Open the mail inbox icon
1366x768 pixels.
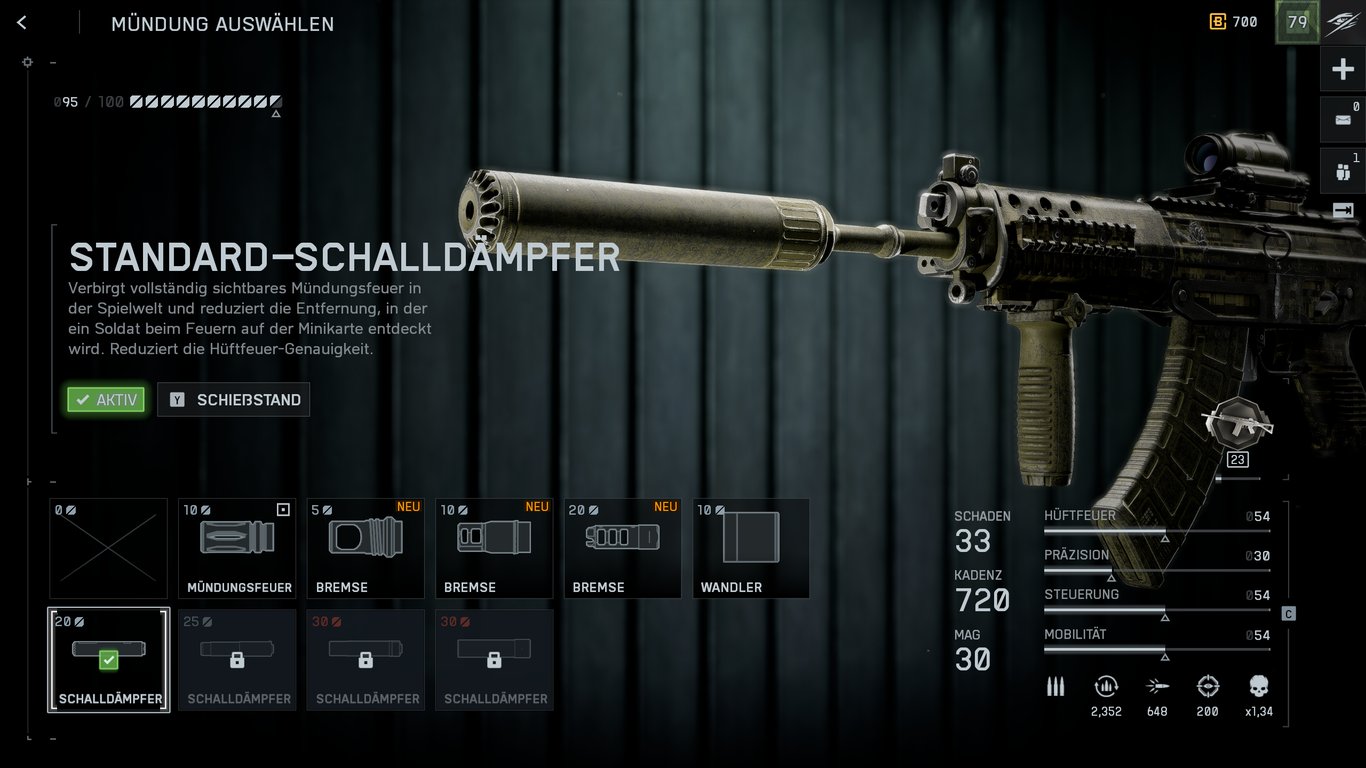point(1345,119)
